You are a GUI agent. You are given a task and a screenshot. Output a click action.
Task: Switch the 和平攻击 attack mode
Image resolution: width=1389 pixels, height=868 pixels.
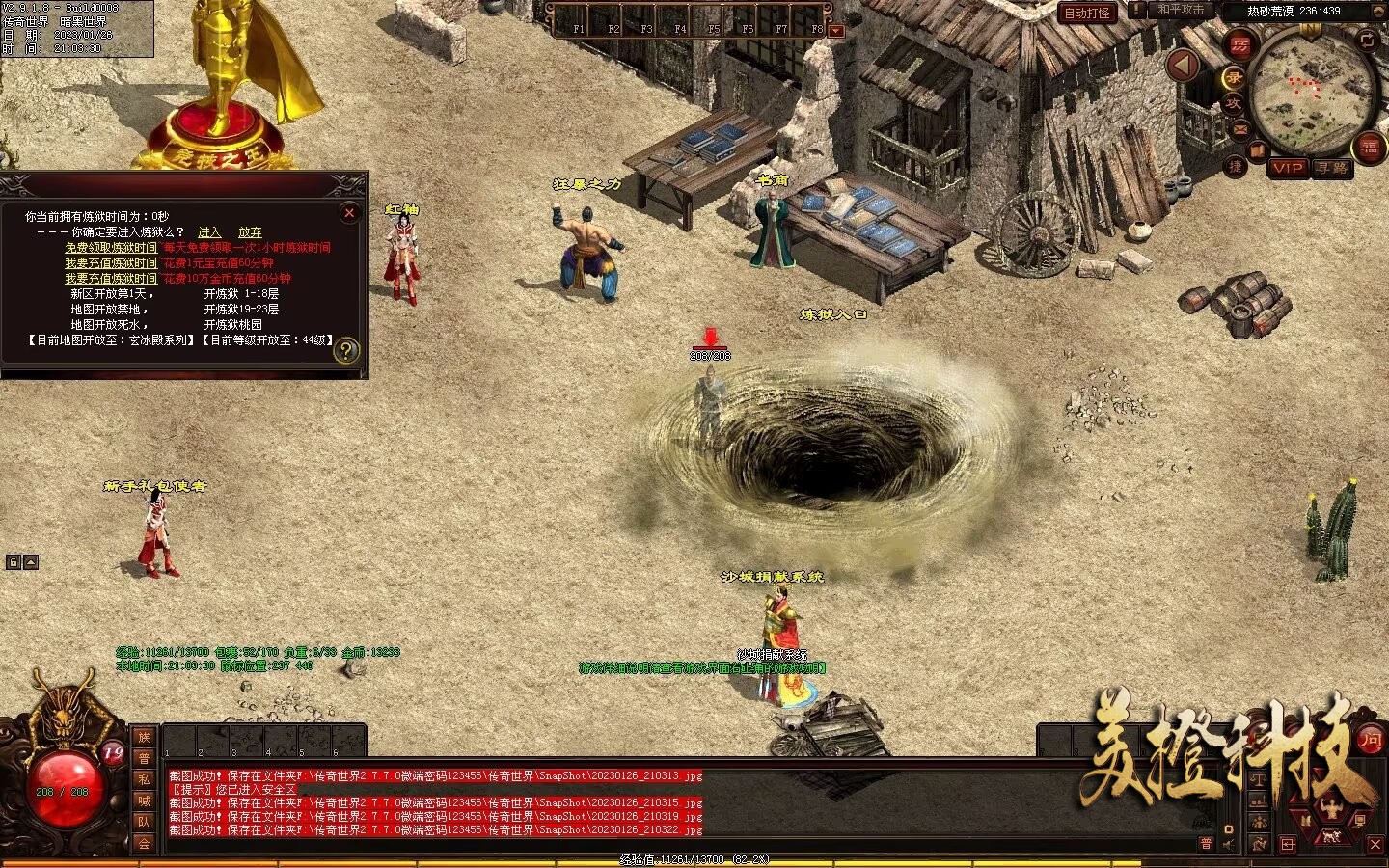pyautogui.click(x=1180, y=11)
